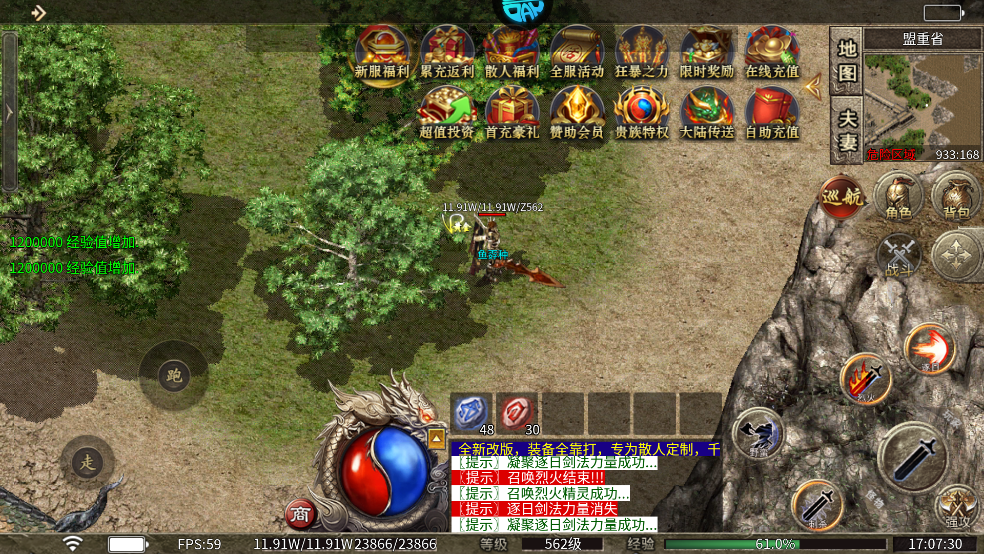Viewport: 984px width, 554px height.
Task: Open the 狂暴之力 berserk power icon
Action: coord(642,53)
